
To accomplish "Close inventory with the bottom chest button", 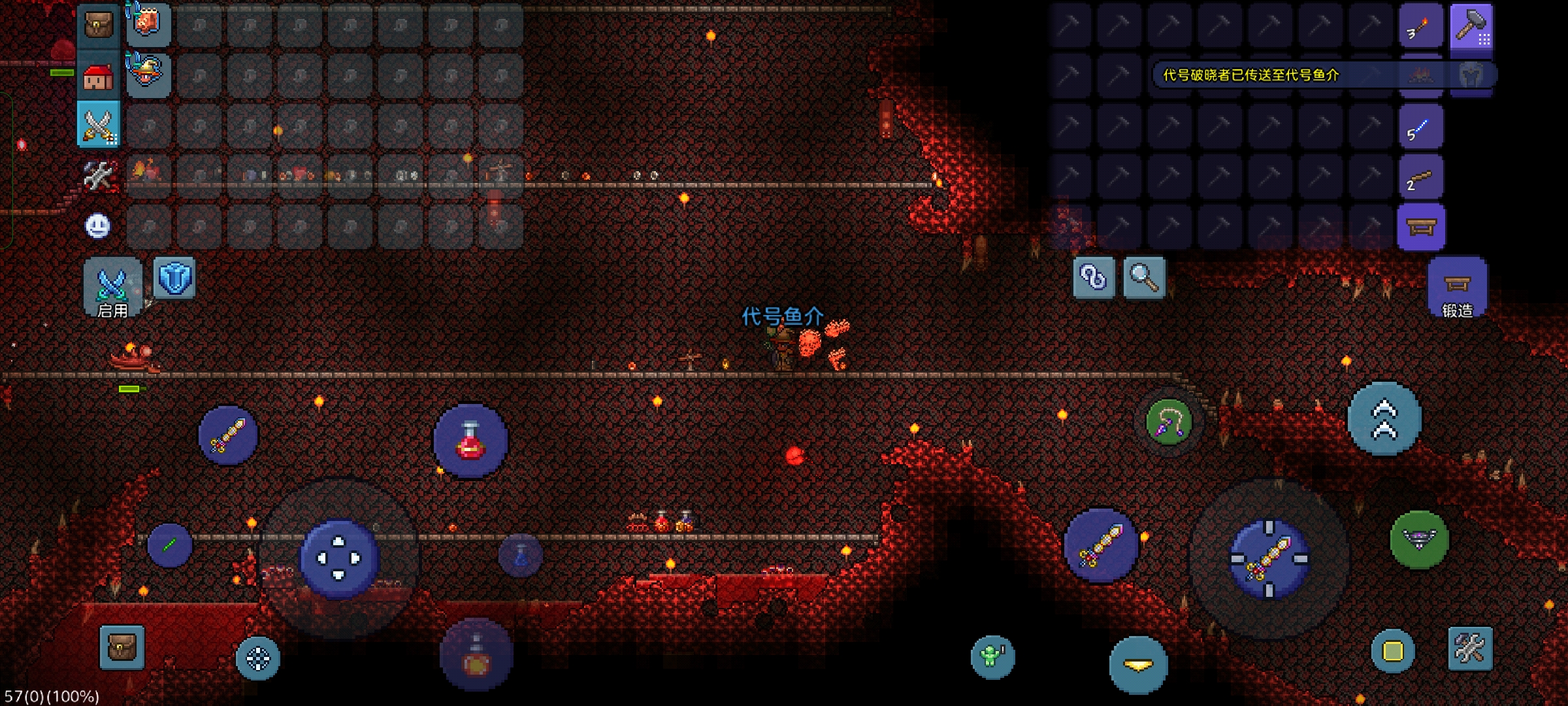I will 122,647.
